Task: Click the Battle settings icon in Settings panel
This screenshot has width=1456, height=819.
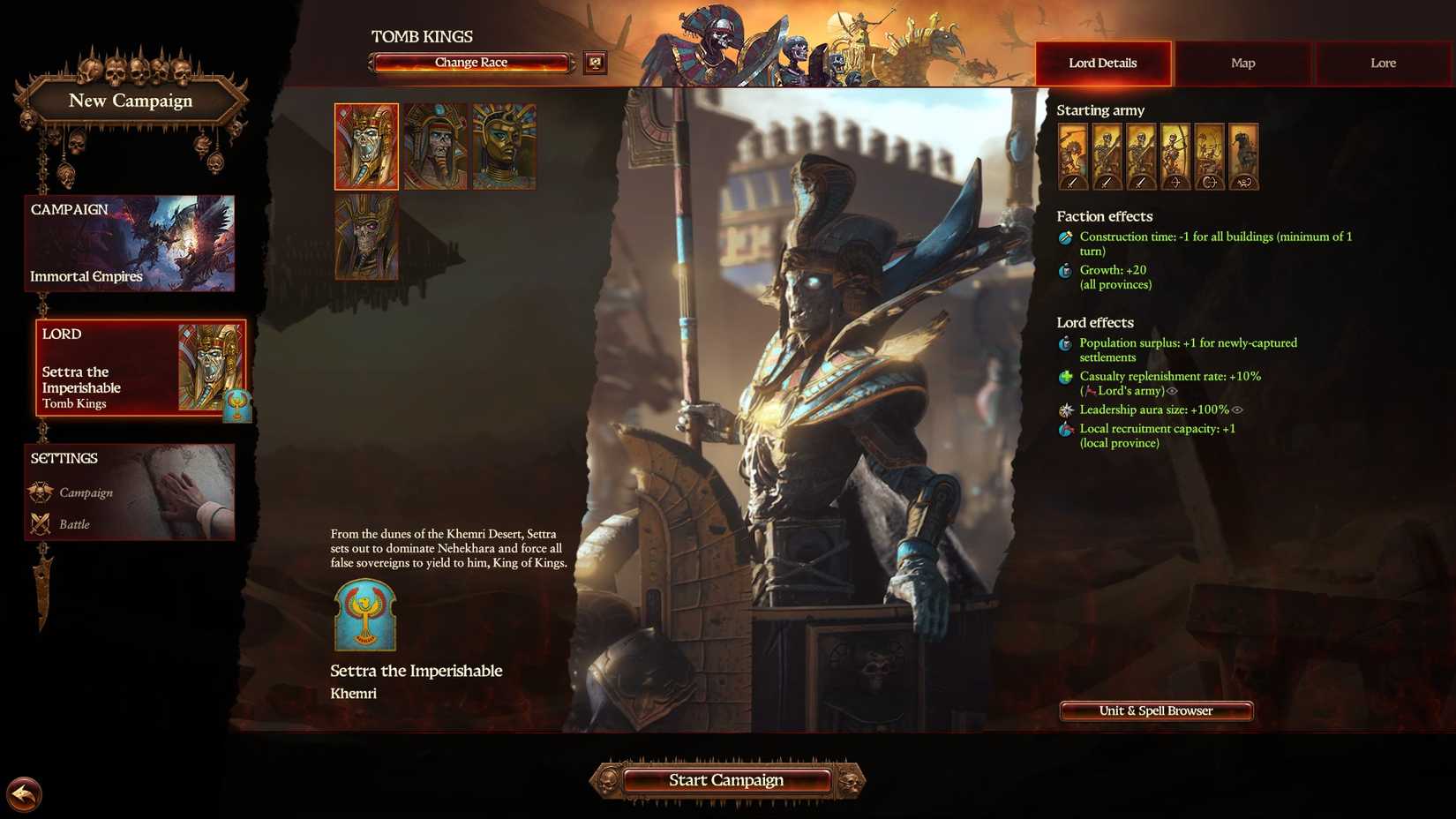Action: click(x=40, y=523)
